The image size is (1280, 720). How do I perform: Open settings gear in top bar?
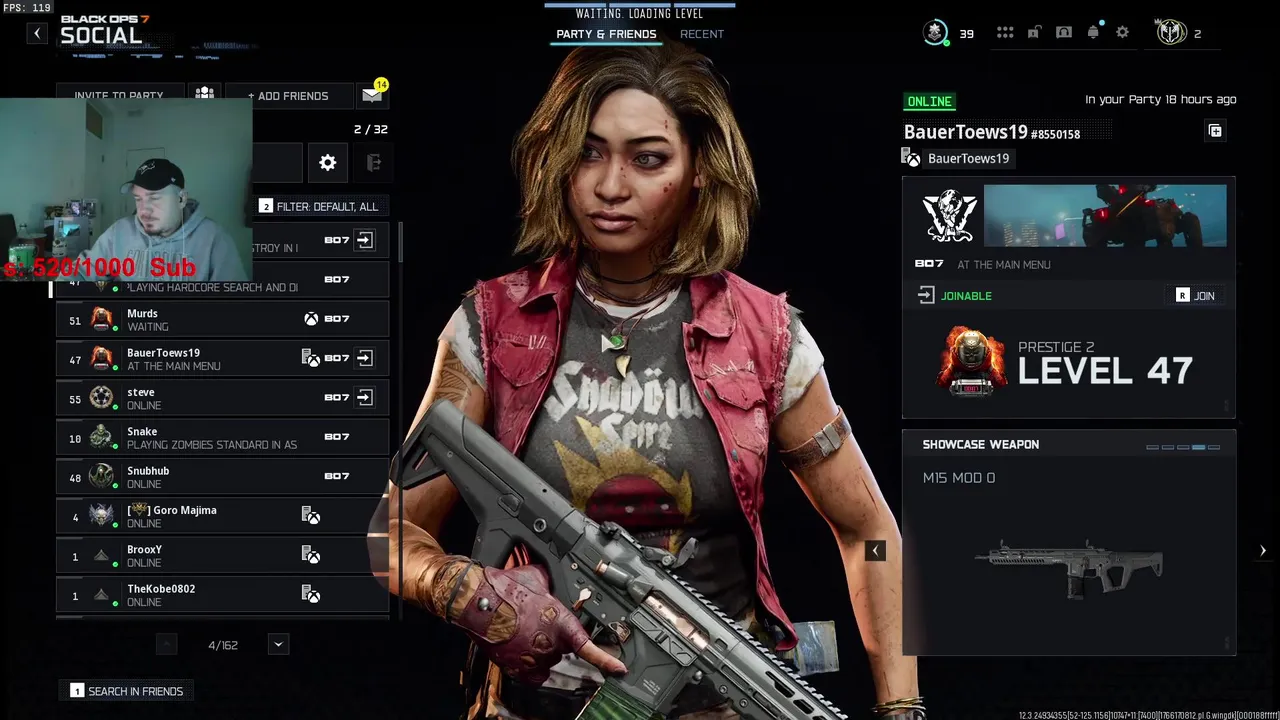tap(1123, 33)
